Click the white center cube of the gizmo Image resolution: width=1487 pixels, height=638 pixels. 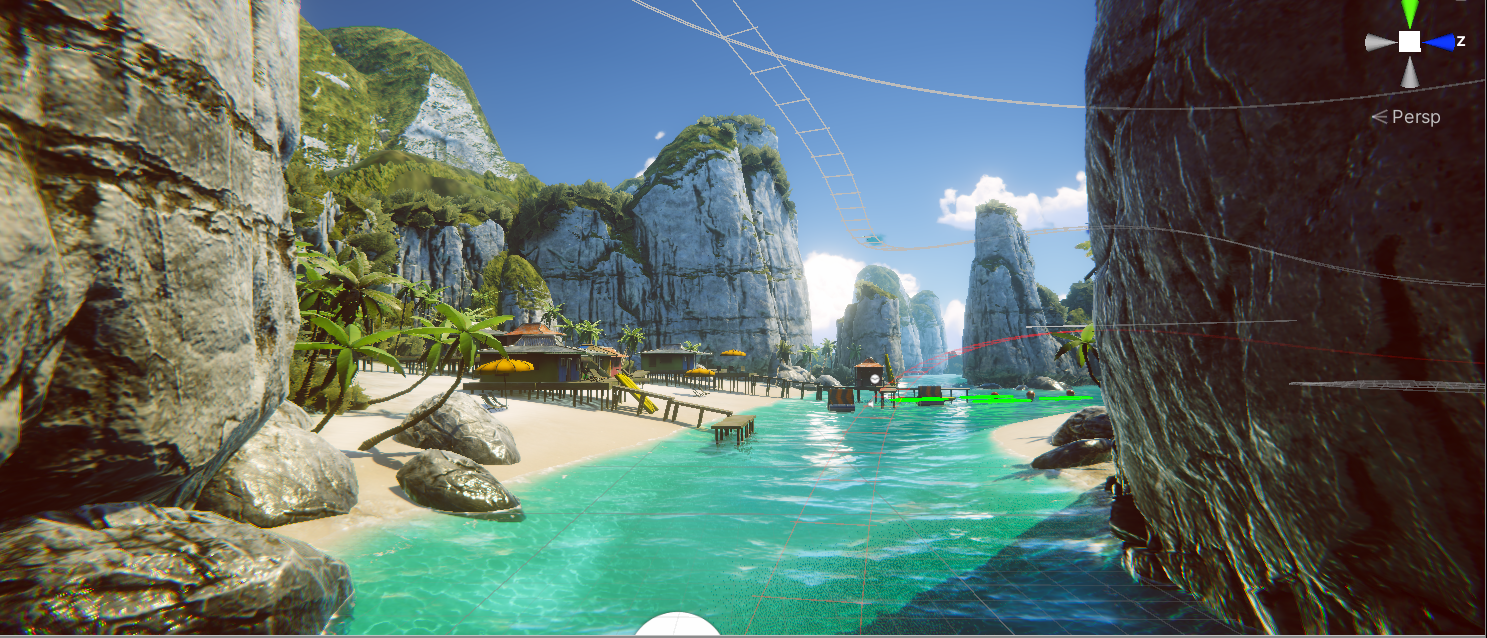[1409, 41]
